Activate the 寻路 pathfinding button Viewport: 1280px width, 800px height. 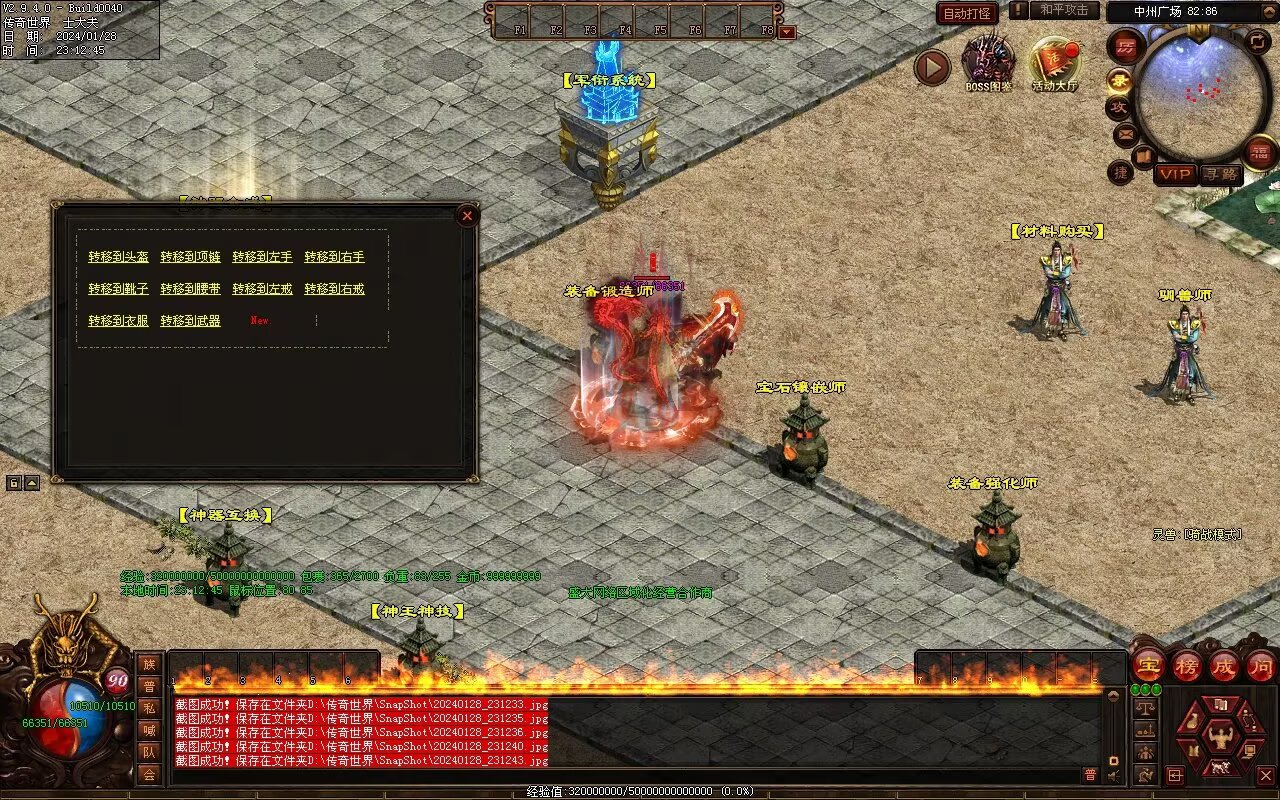point(1220,174)
